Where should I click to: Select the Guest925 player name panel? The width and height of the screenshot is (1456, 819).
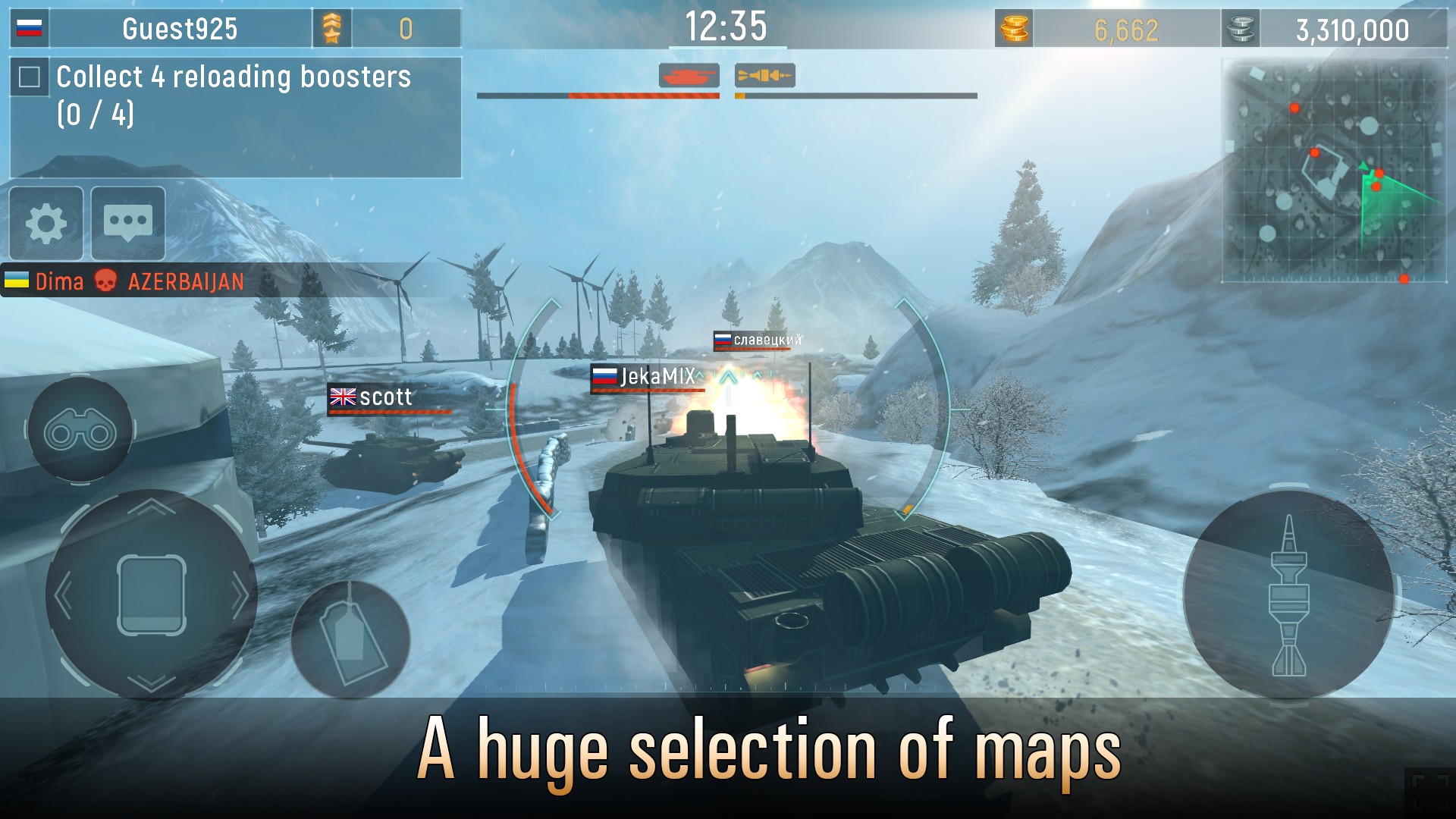(180, 30)
